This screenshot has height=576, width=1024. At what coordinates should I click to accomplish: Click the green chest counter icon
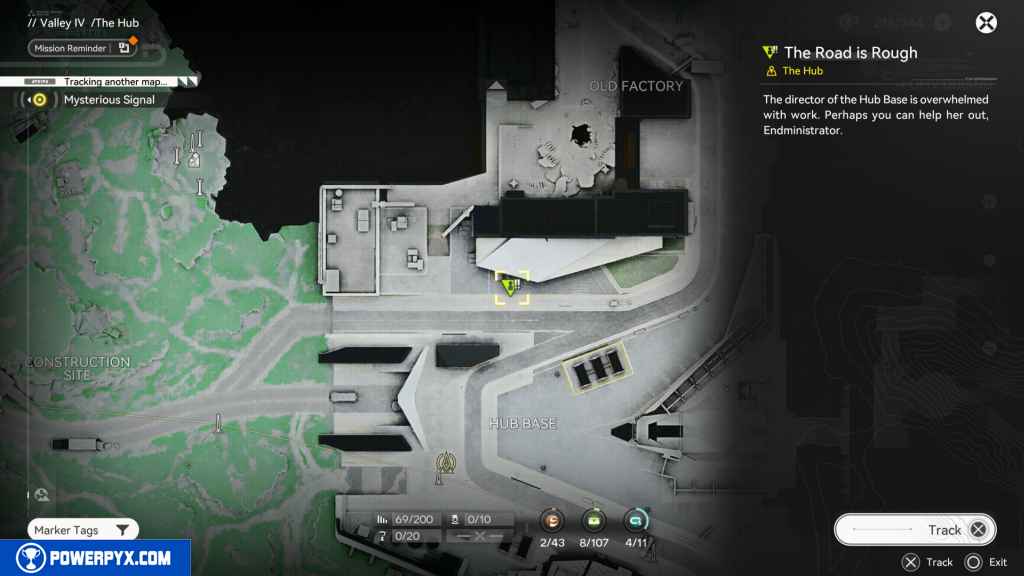594,520
